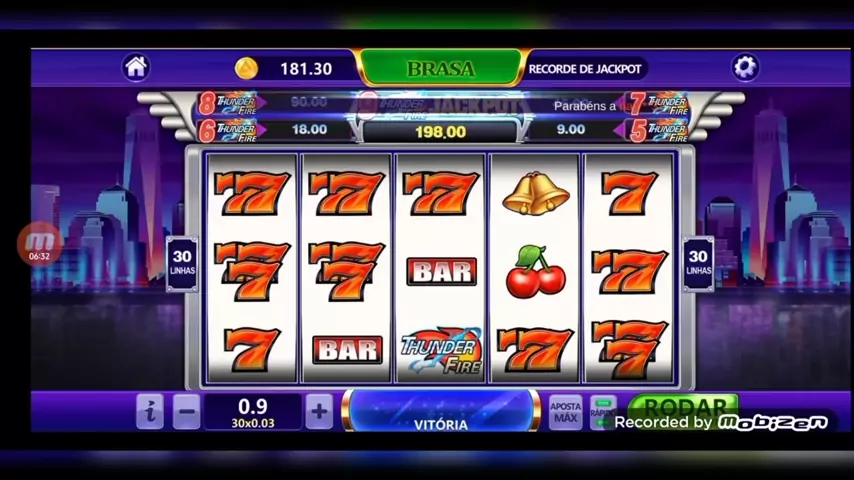Image resolution: width=854 pixels, height=480 pixels.
Task: Go to the home screen
Action: pyautogui.click(x=136, y=67)
